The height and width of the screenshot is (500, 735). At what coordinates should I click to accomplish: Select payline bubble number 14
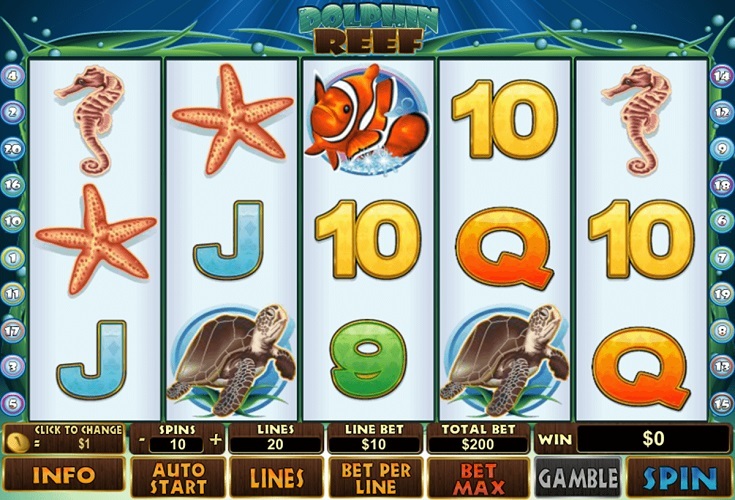click(721, 75)
